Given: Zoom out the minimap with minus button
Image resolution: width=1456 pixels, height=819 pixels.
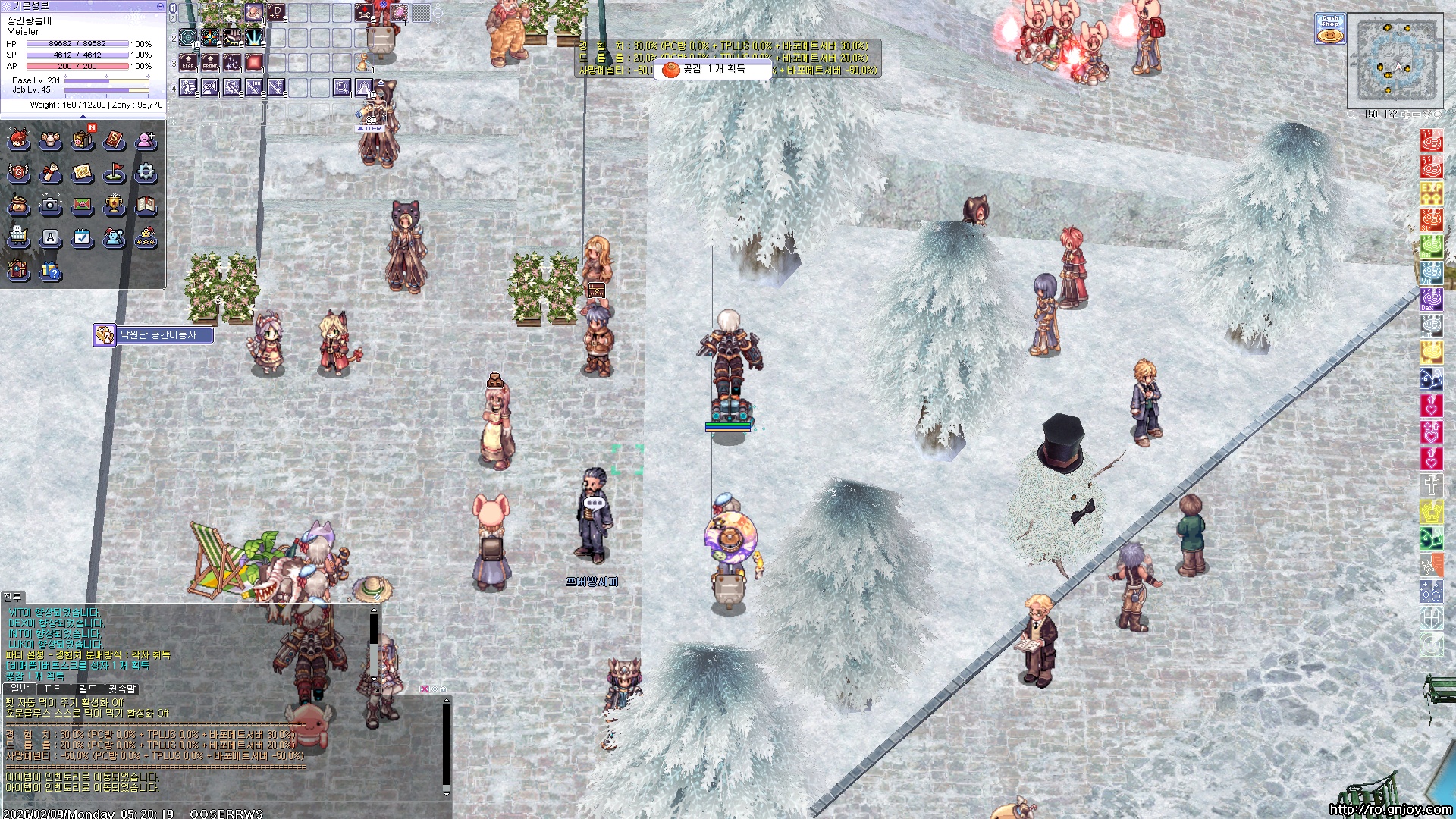Looking at the screenshot, I should [1416, 115].
